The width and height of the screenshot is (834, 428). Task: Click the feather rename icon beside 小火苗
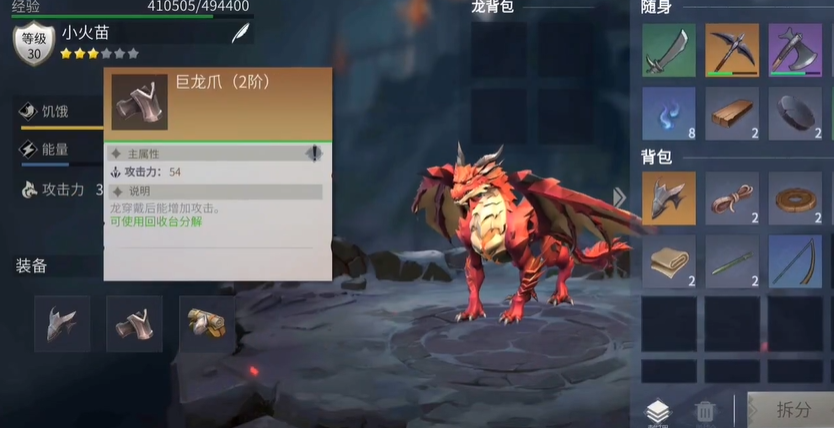[x=240, y=33]
